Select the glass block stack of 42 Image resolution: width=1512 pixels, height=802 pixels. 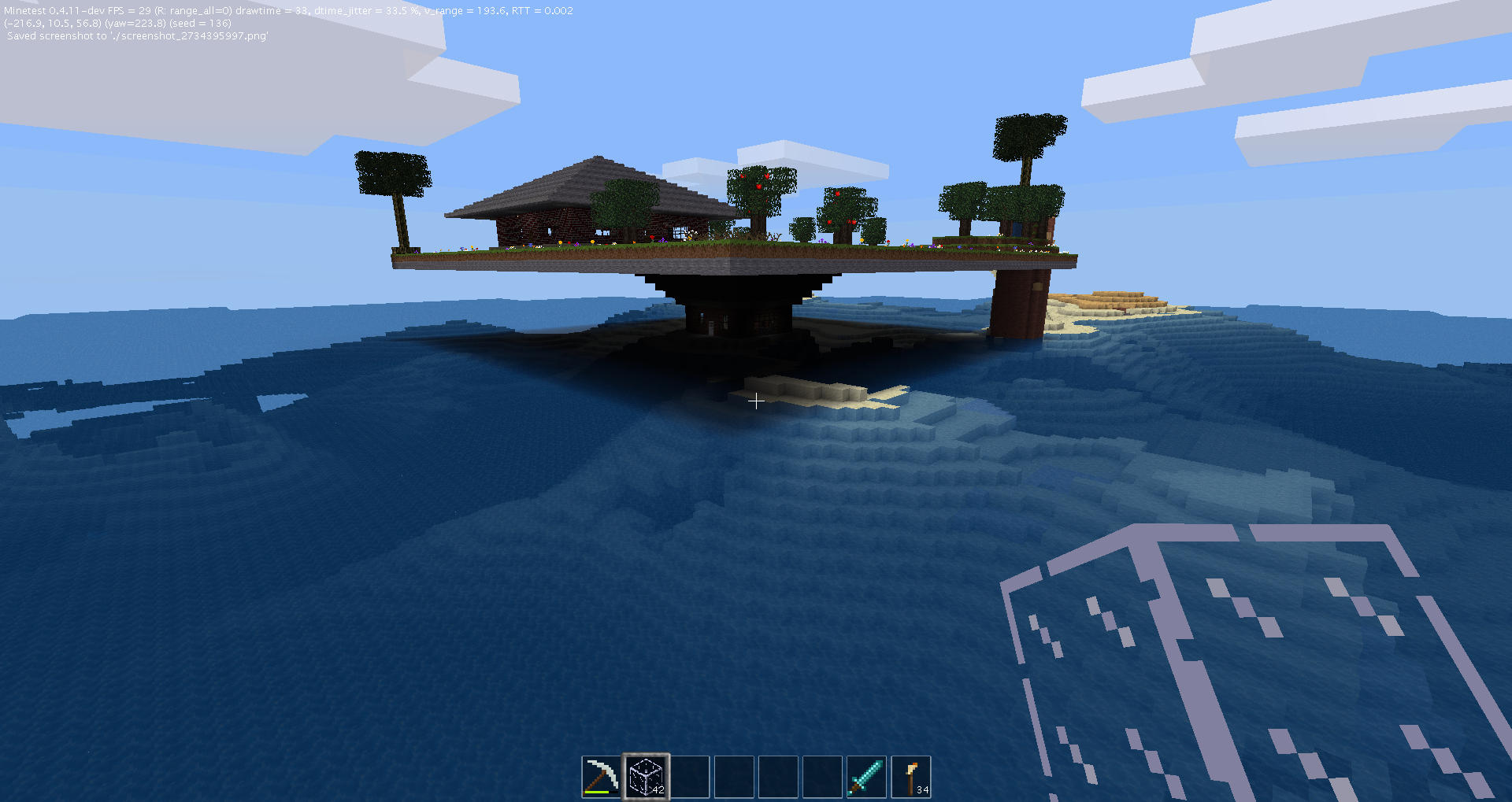coord(646,775)
